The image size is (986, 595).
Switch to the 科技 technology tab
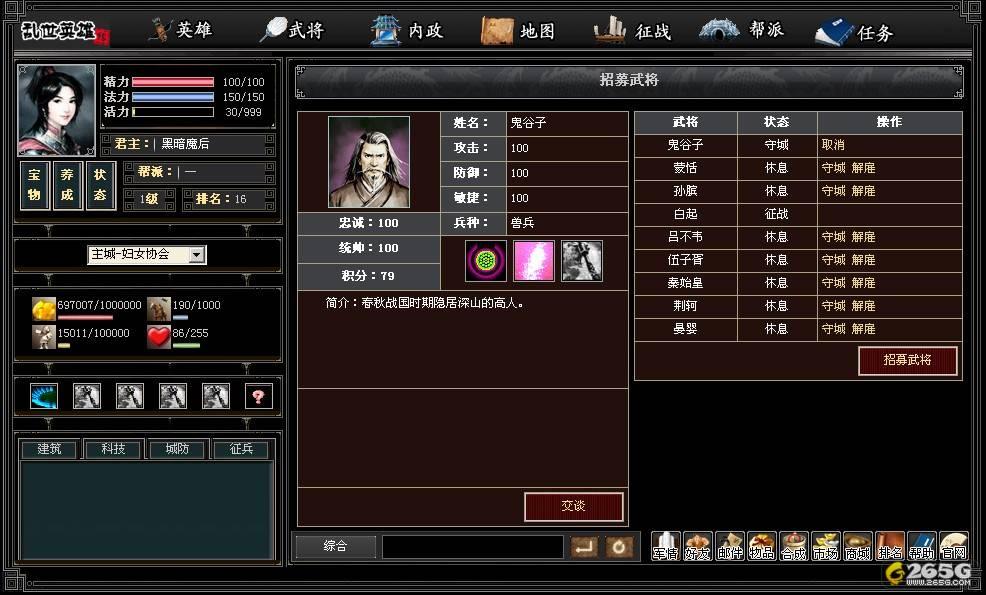[x=113, y=450]
